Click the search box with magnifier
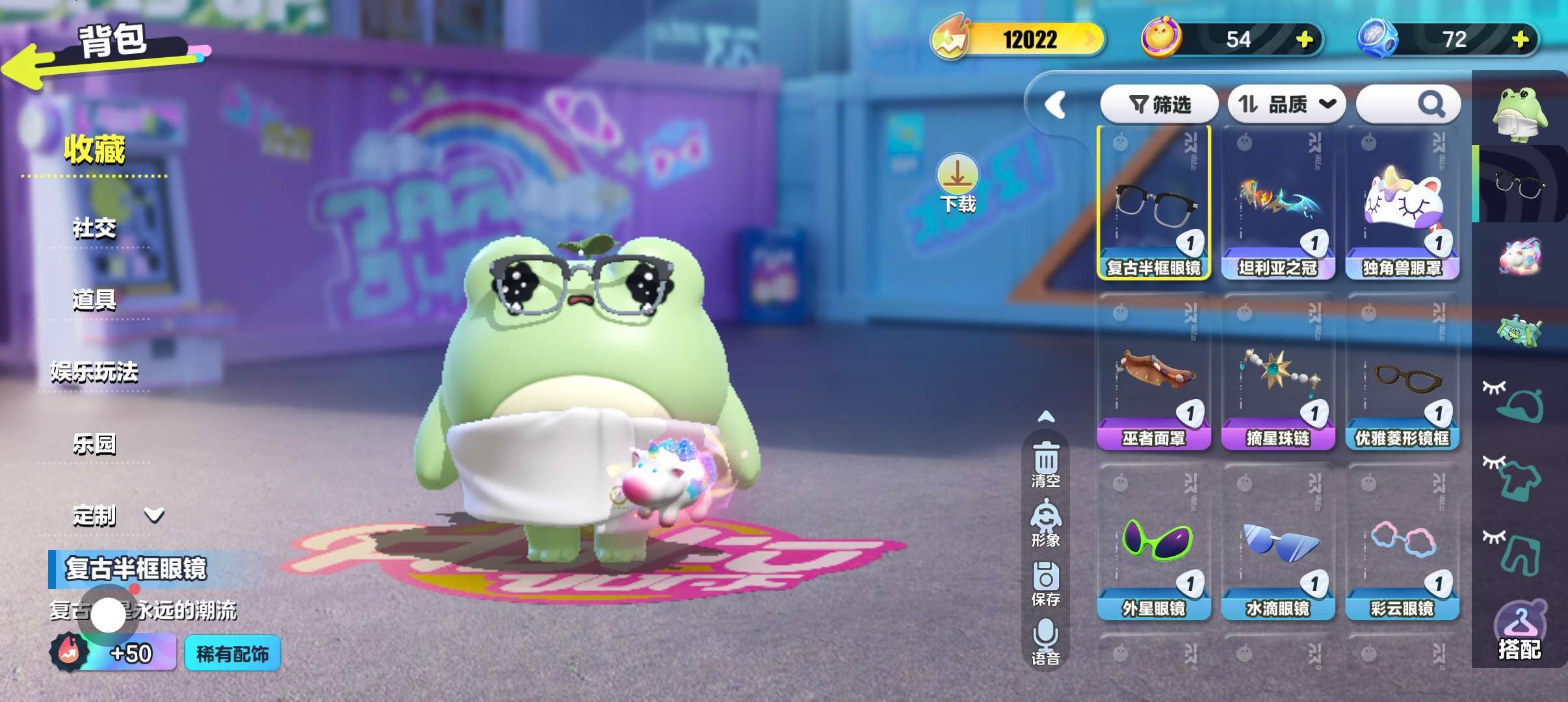The image size is (1568, 702). [x=1408, y=104]
